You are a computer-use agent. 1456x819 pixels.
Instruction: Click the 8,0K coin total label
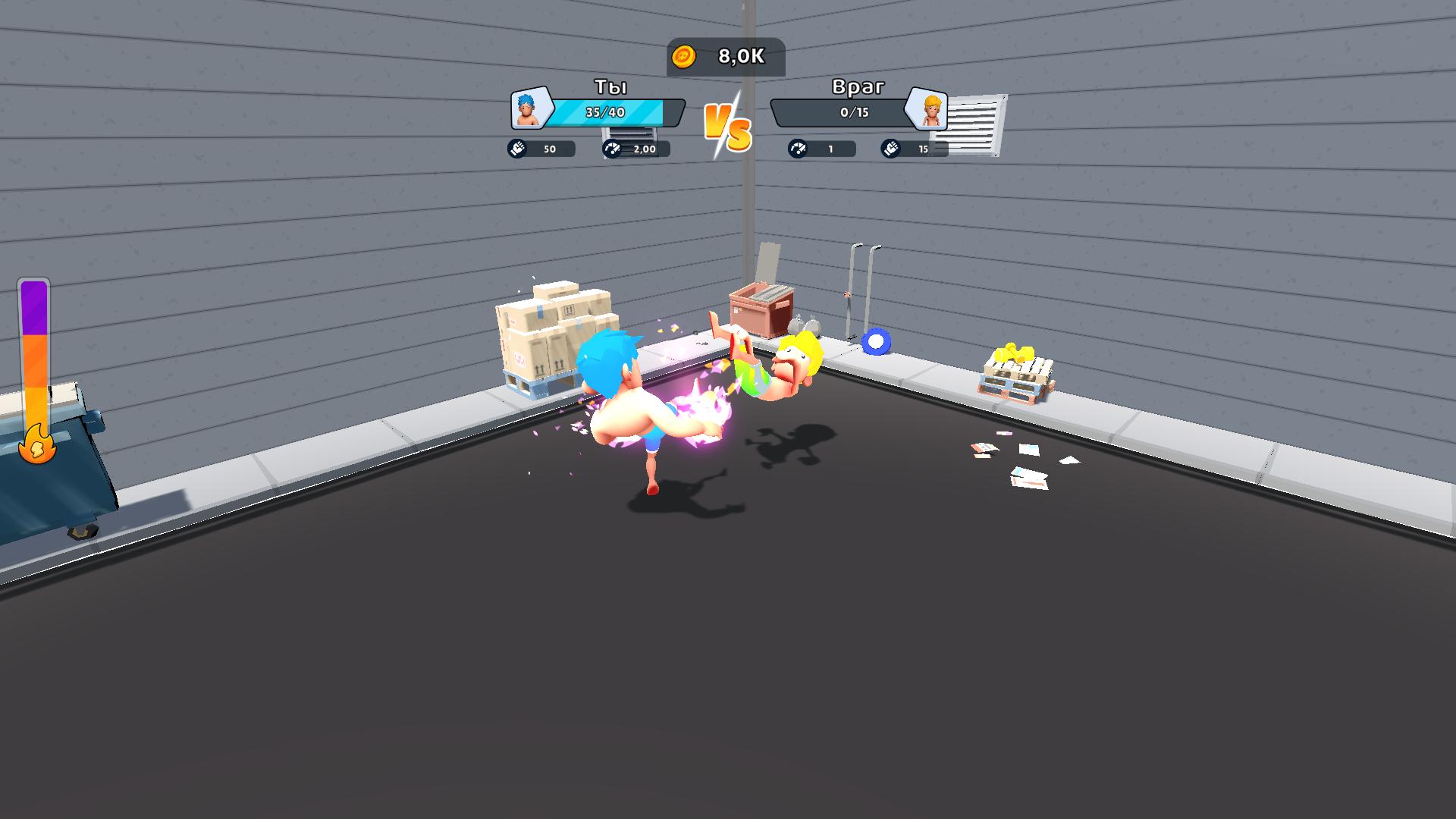coord(740,55)
